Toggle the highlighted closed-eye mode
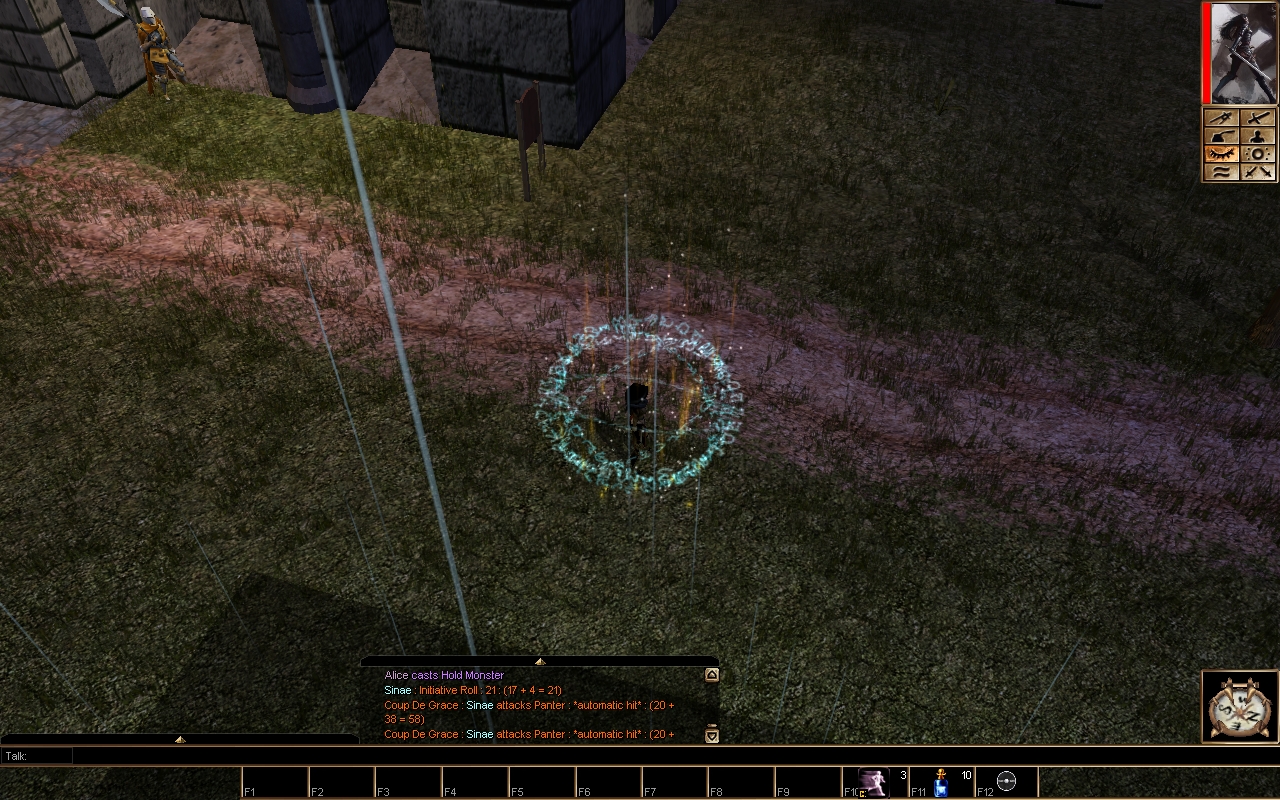 (1221, 154)
